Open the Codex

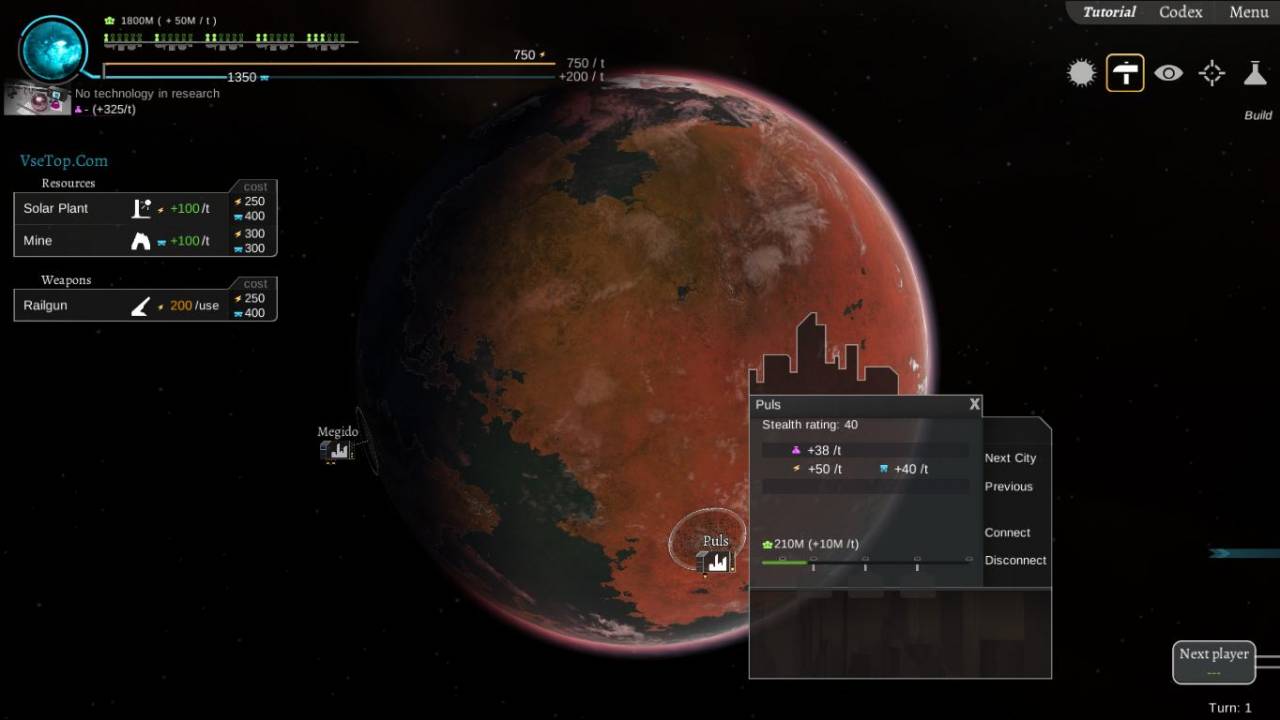pos(1180,12)
